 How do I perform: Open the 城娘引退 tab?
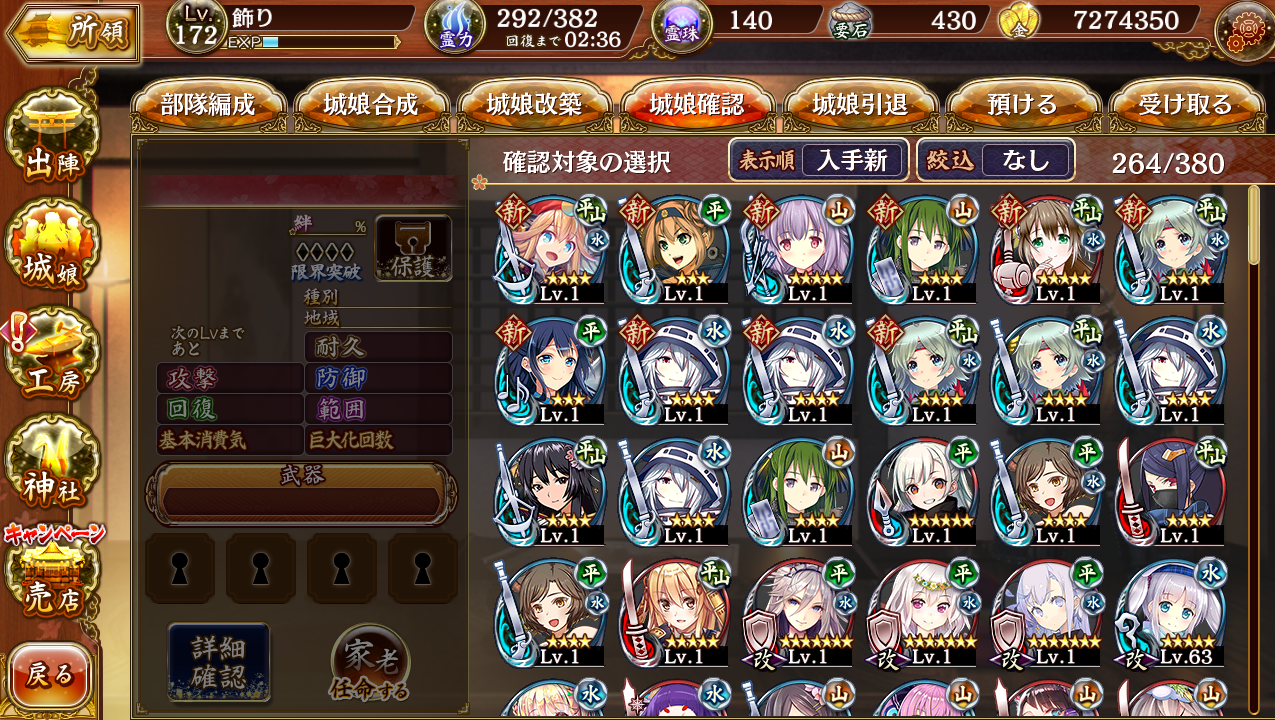click(860, 105)
